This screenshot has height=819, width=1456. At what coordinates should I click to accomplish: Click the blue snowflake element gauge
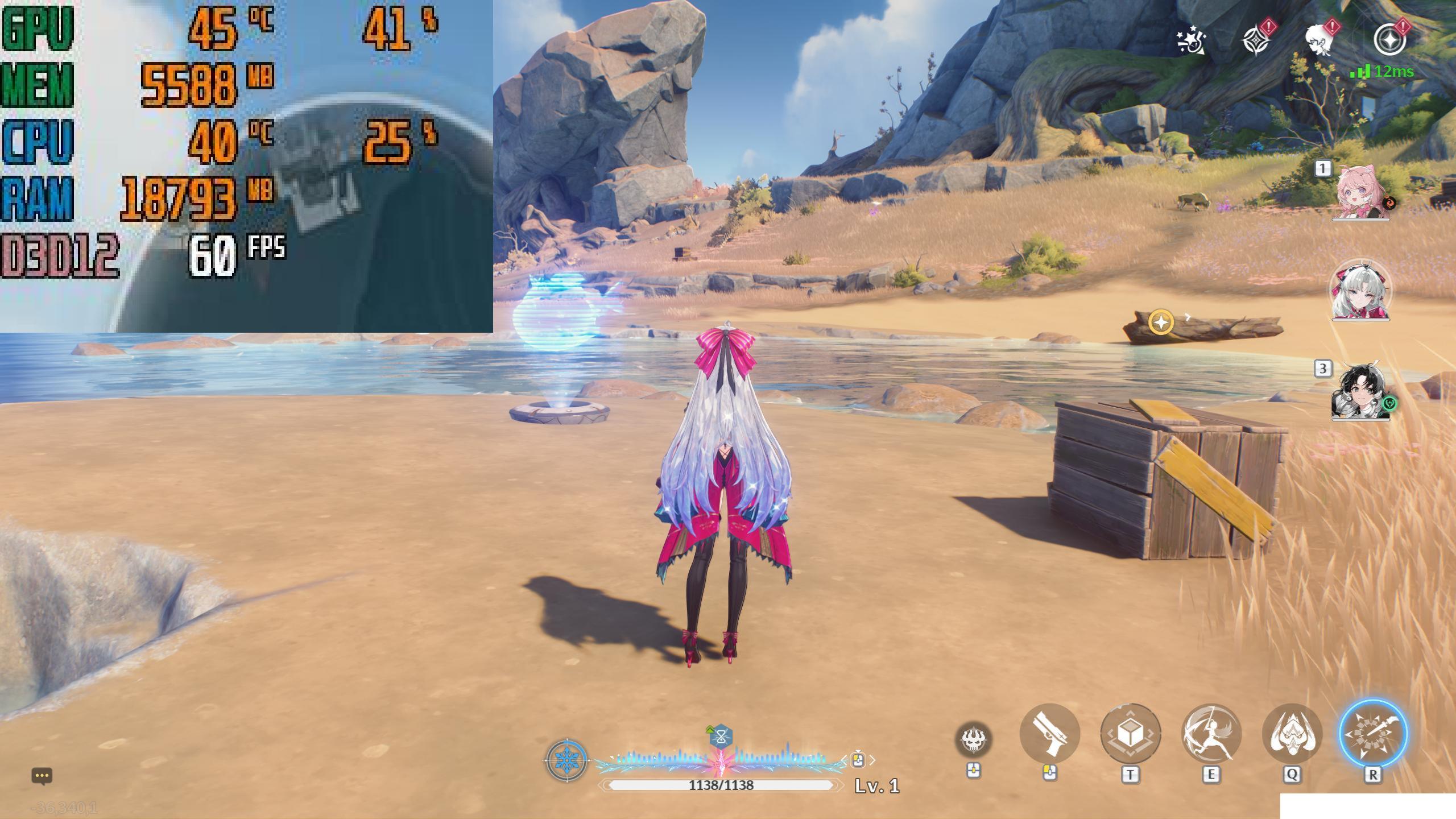coord(566,760)
